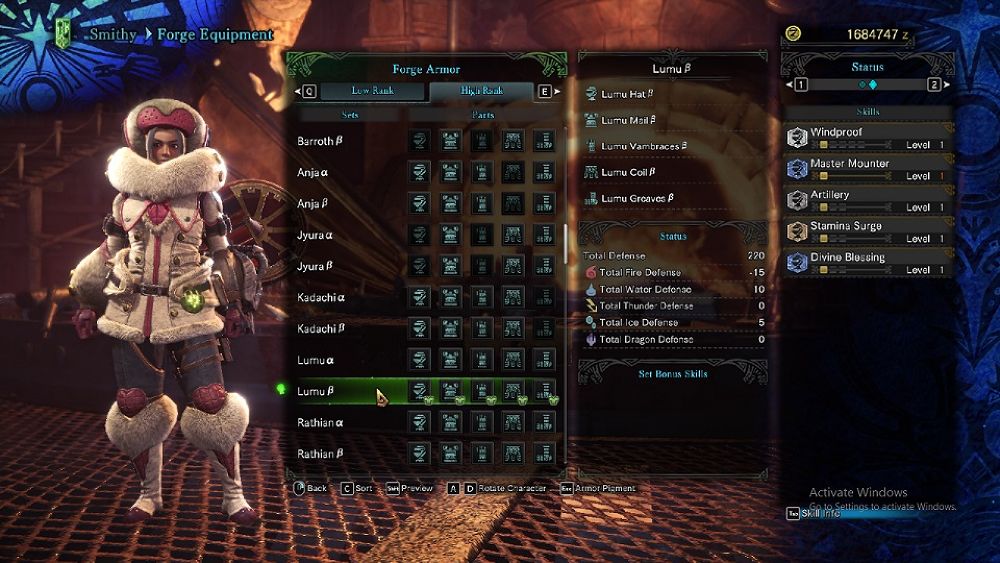
Task: Open the Windproof skill entry
Action: click(867, 138)
